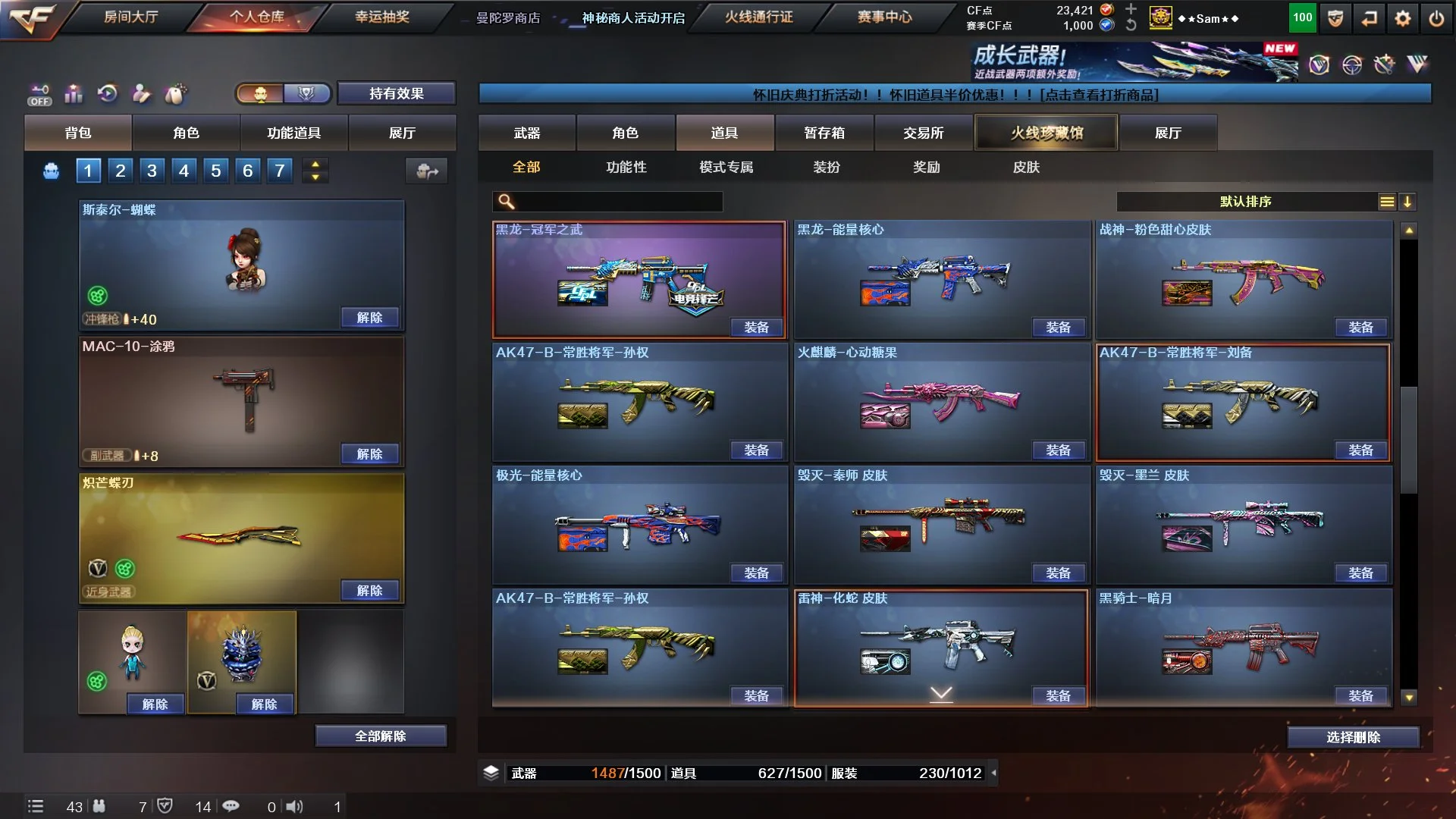Image resolution: width=1456 pixels, height=819 pixels.
Task: Select the 暂存箱 tab
Action: tap(824, 133)
